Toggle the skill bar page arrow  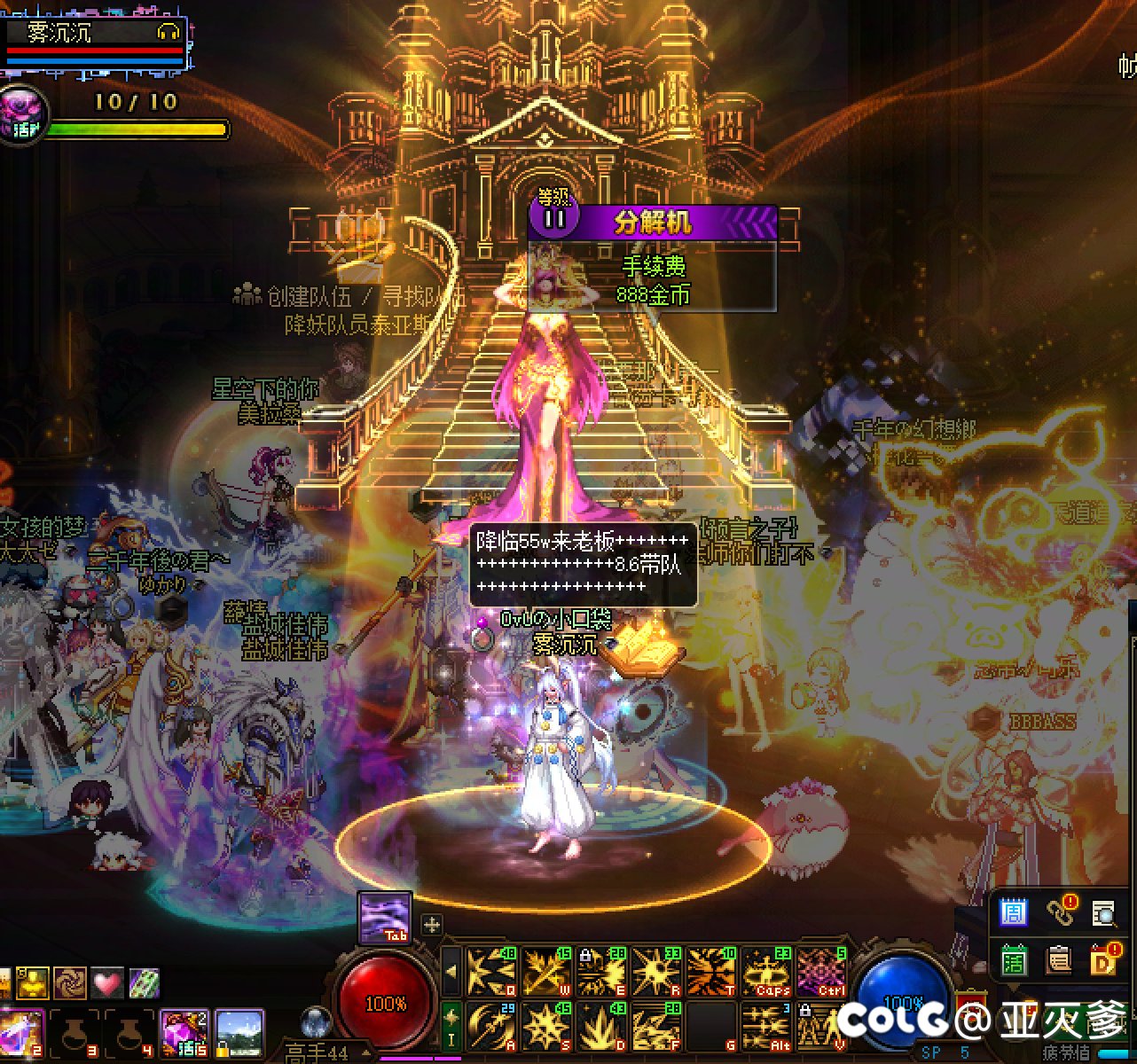pos(451,972)
